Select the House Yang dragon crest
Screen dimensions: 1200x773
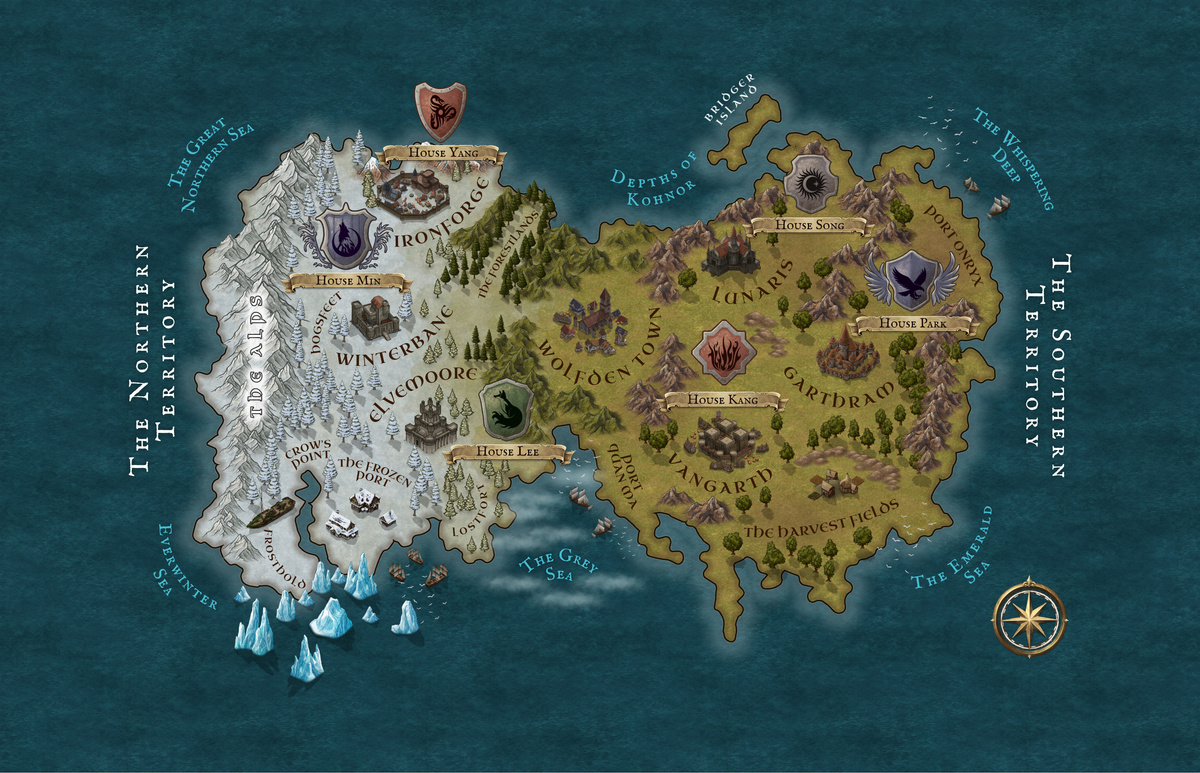pos(440,111)
